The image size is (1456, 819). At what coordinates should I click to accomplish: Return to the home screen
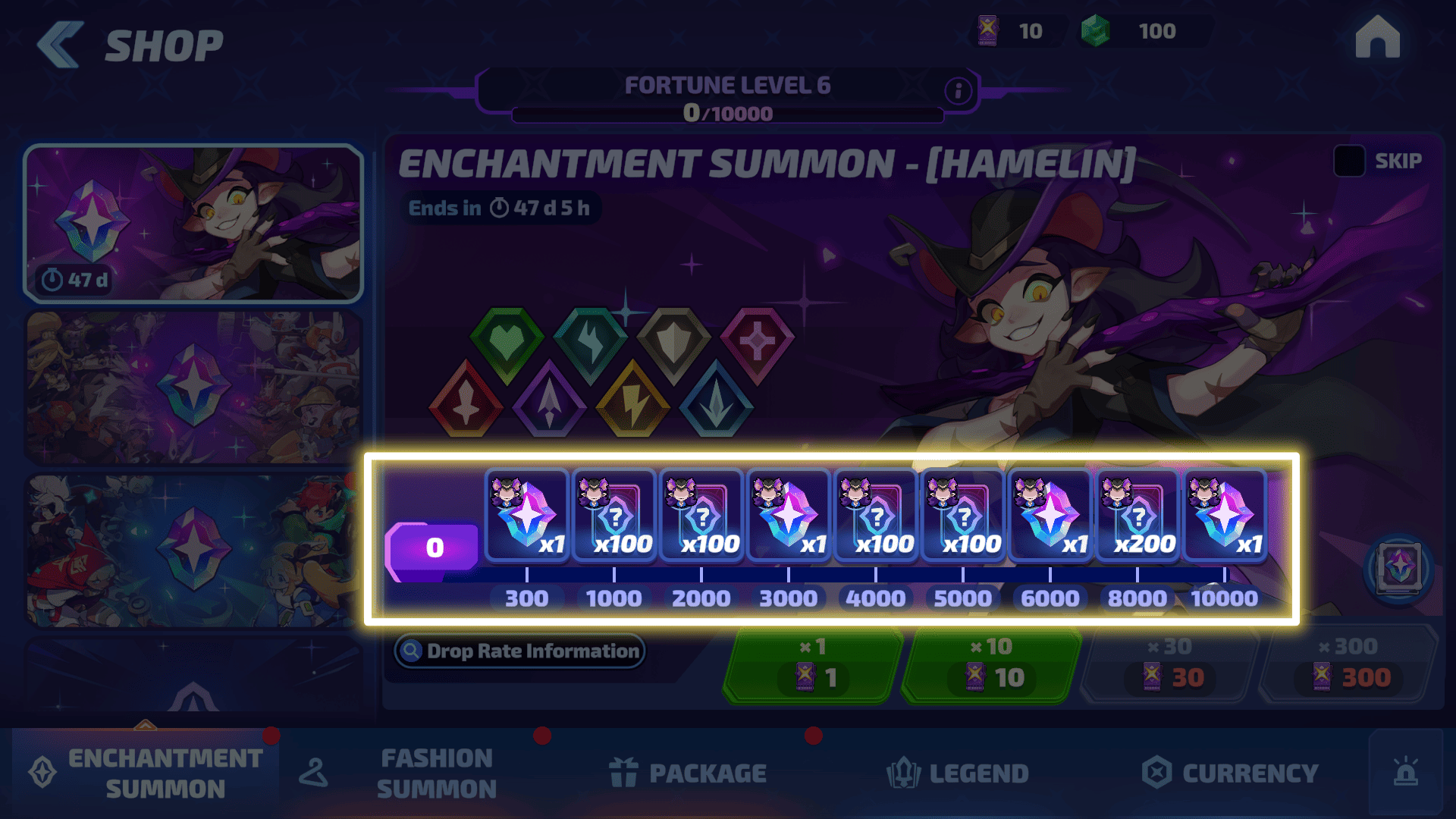pyautogui.click(x=1377, y=38)
